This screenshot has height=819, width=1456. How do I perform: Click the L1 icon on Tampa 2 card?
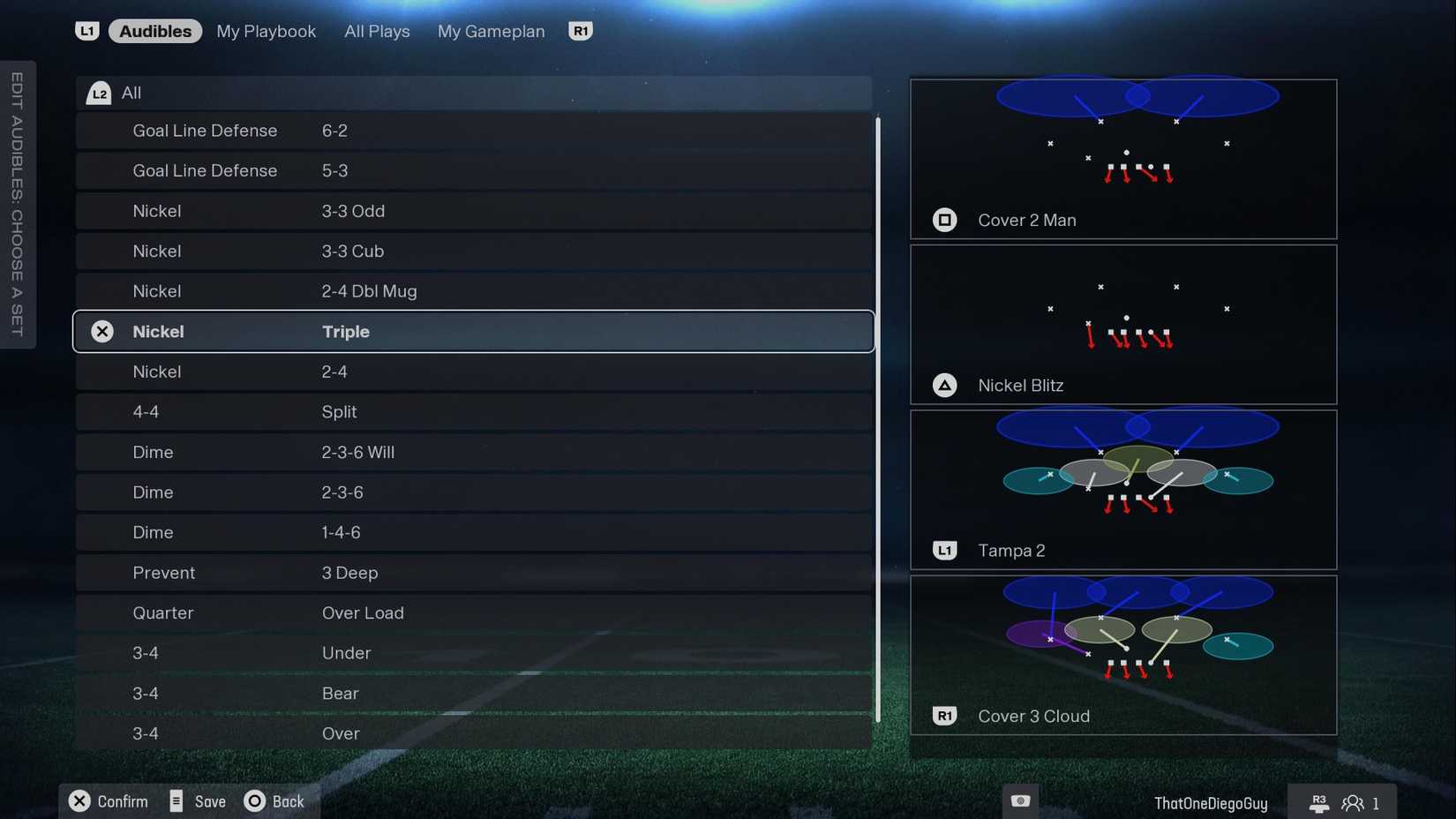945,550
